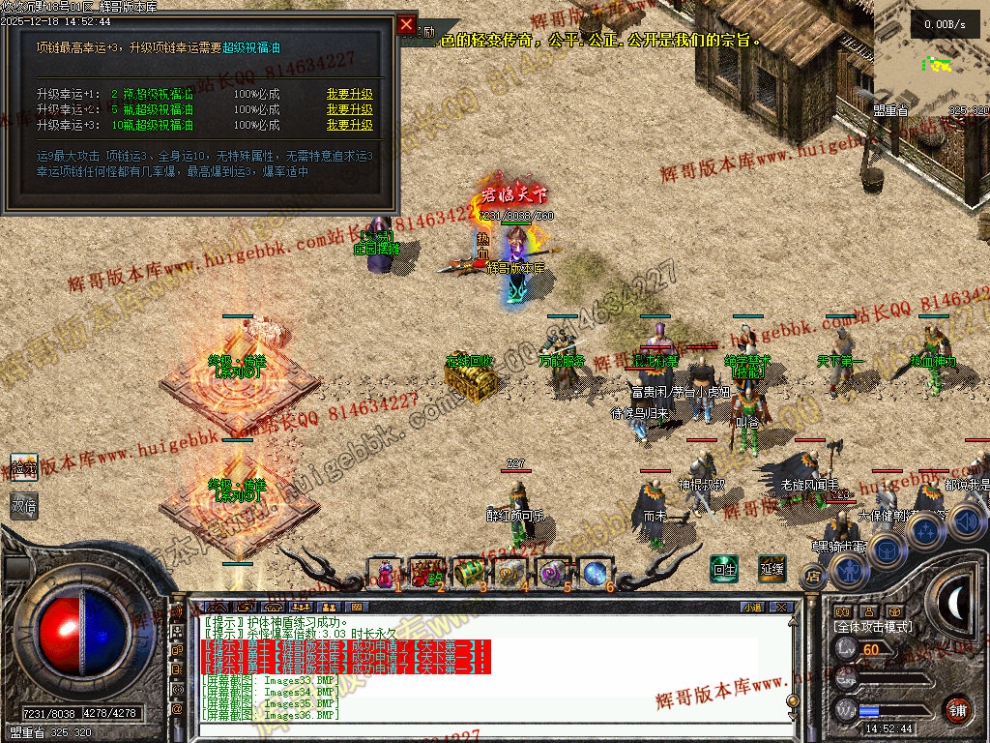Open the skills round button with stars

pos(928,531)
